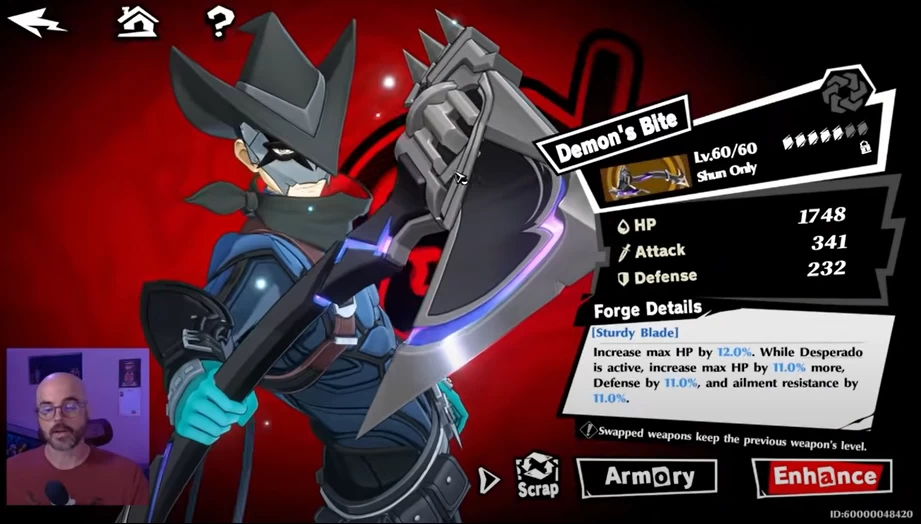Expand the triangle arrow beside Scrap
This screenshot has width=921, height=524.
click(x=488, y=479)
